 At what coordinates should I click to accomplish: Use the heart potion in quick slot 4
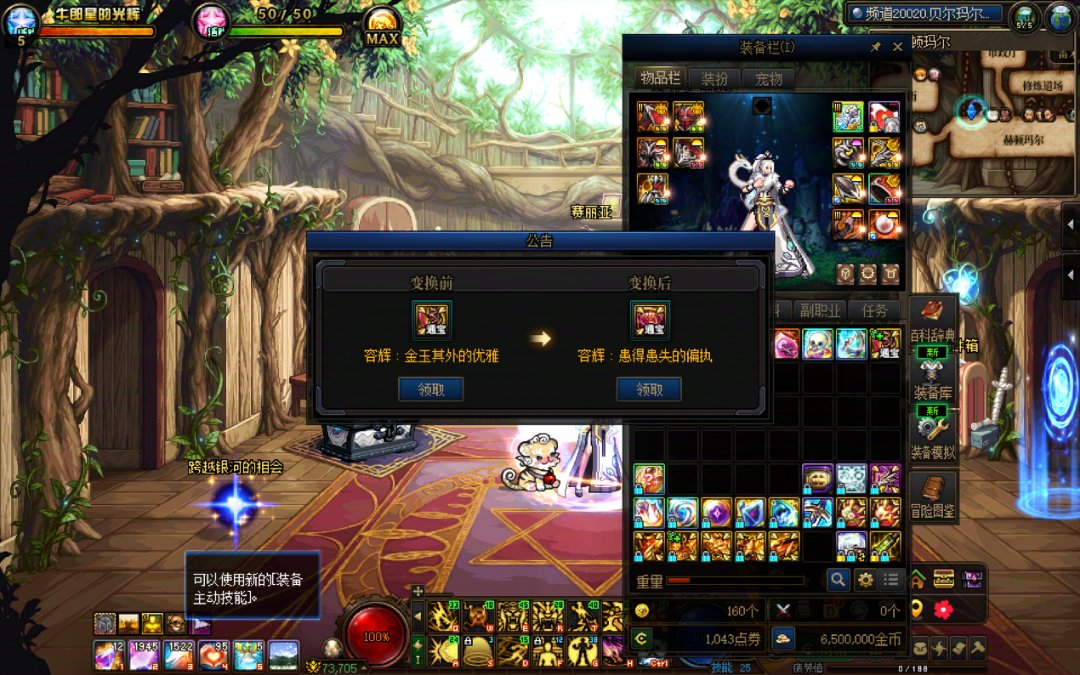pyautogui.click(x=213, y=655)
